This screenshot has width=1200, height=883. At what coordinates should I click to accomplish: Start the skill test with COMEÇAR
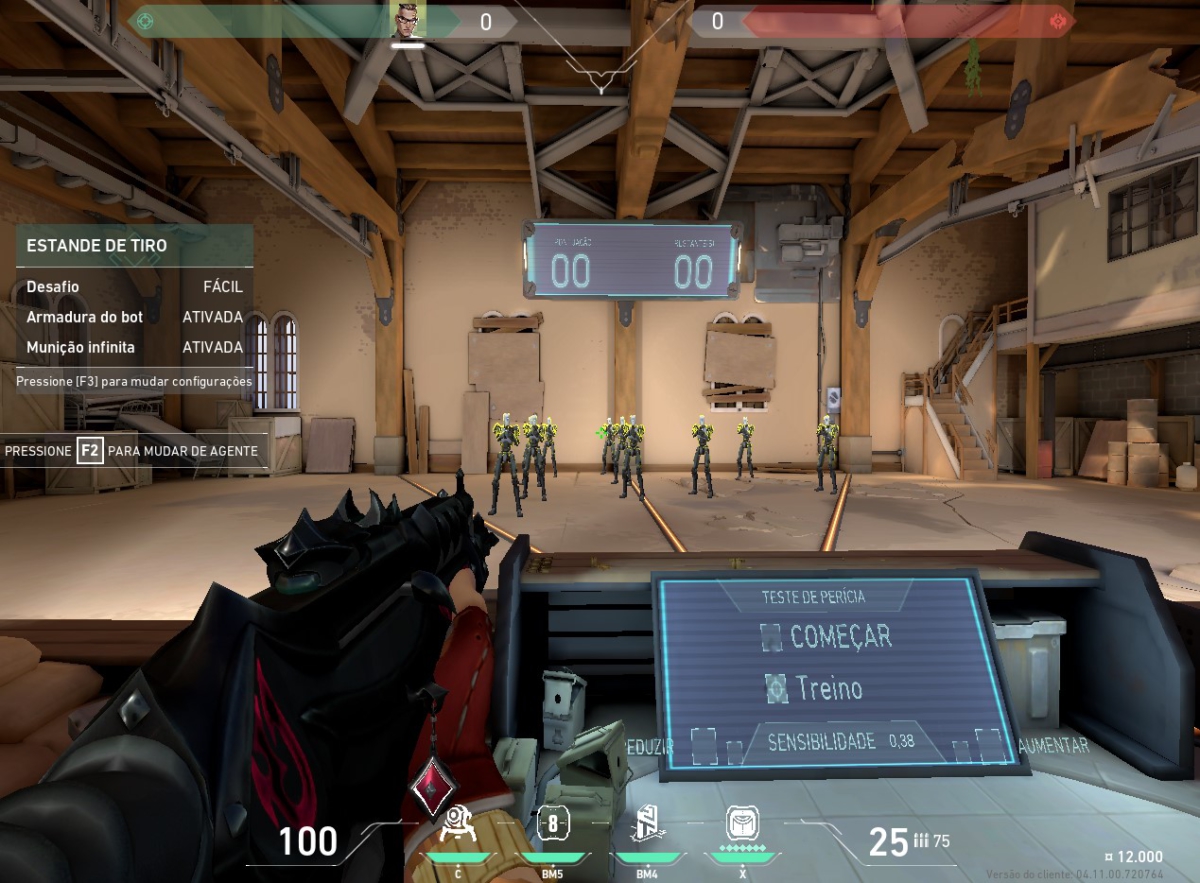point(826,636)
